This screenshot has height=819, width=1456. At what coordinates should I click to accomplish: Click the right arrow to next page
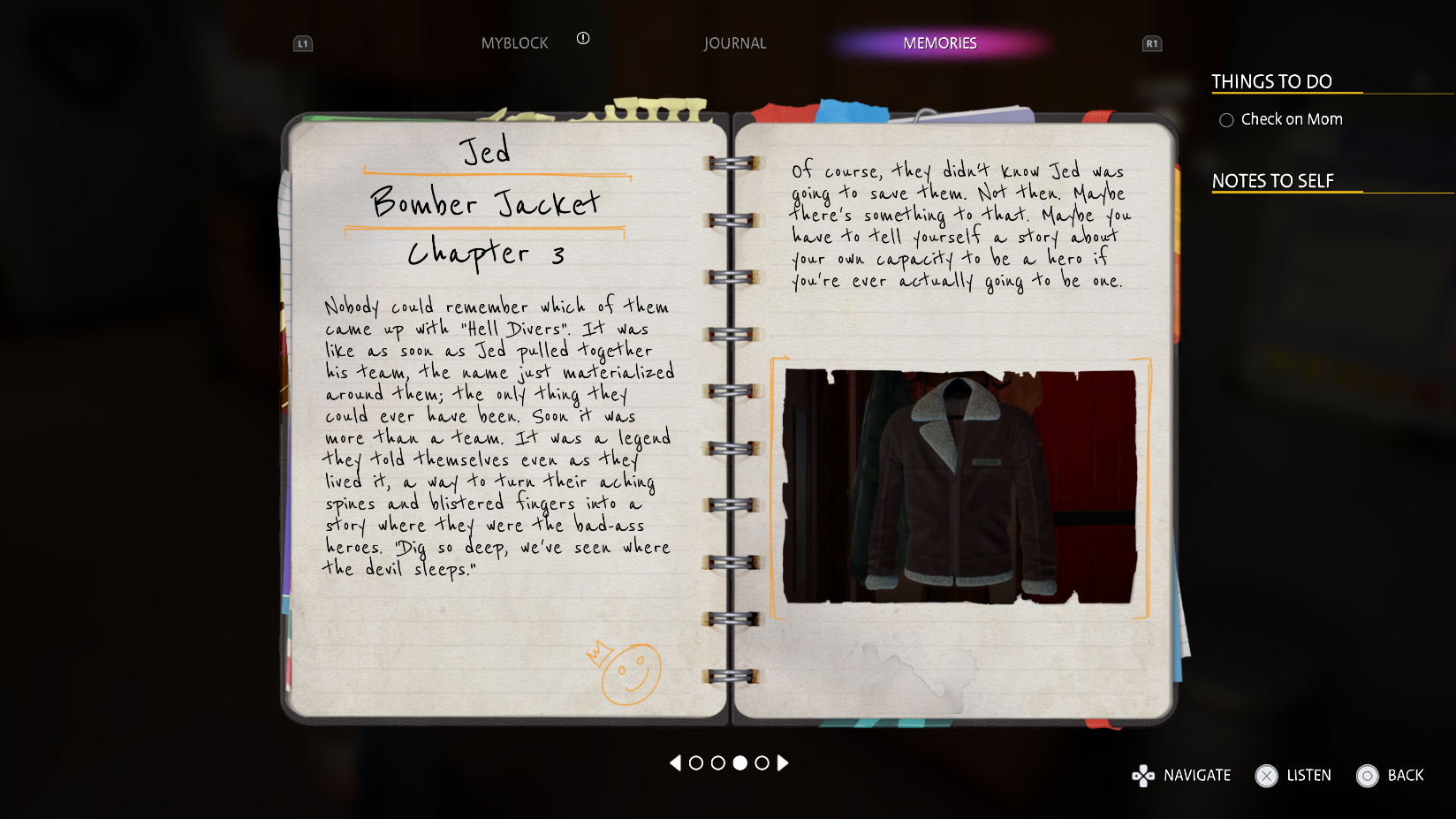tap(781, 763)
